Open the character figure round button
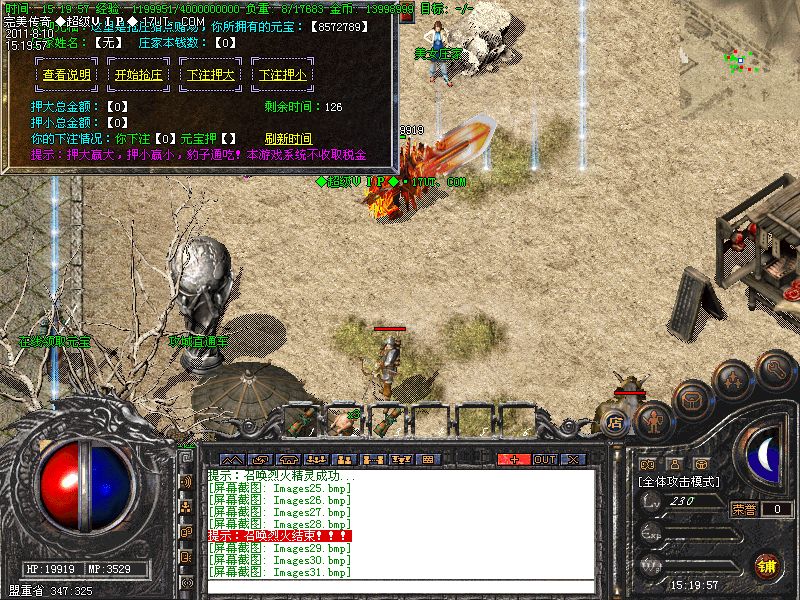 pyautogui.click(x=652, y=420)
